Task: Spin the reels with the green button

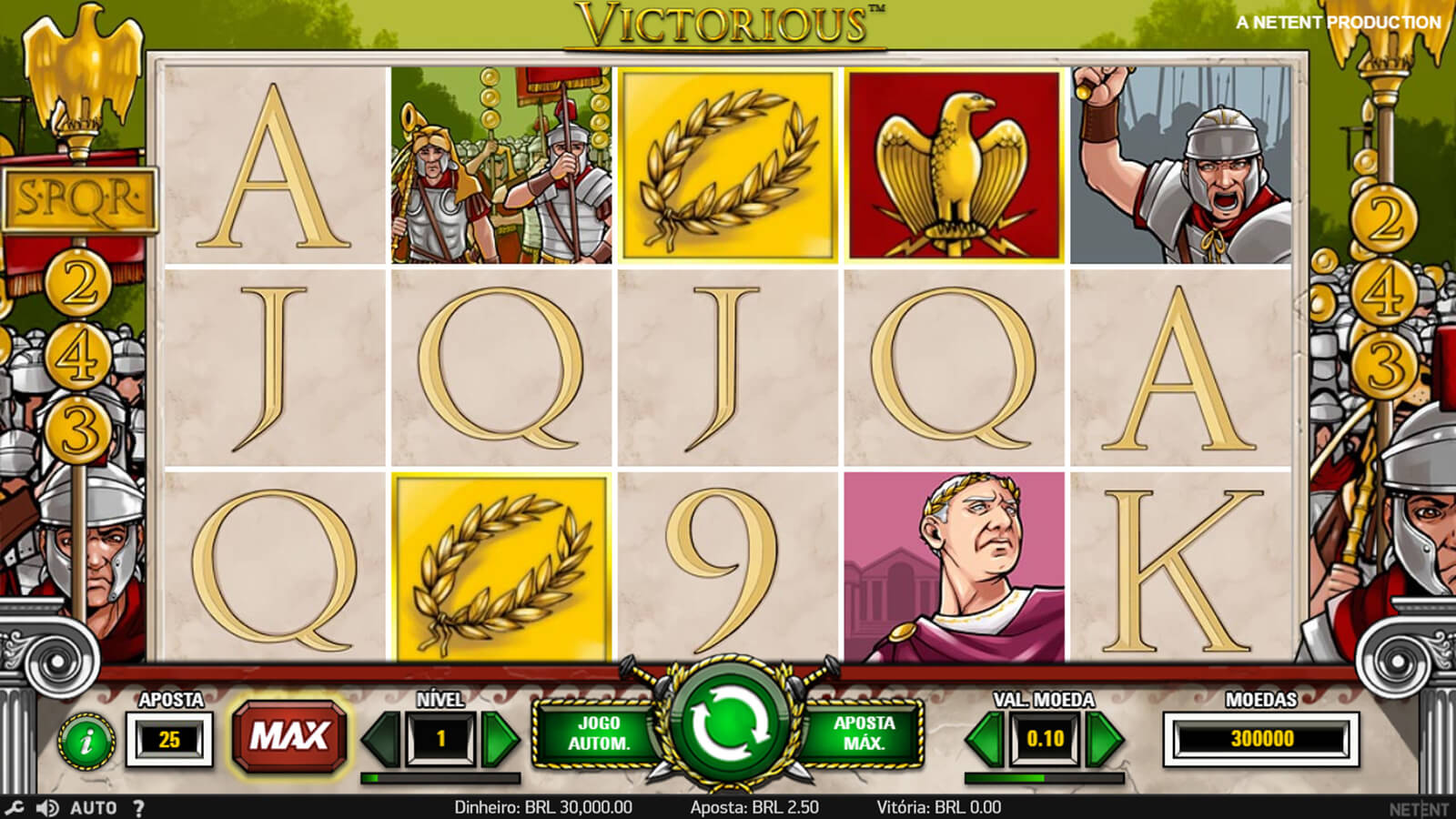Action: (728, 725)
